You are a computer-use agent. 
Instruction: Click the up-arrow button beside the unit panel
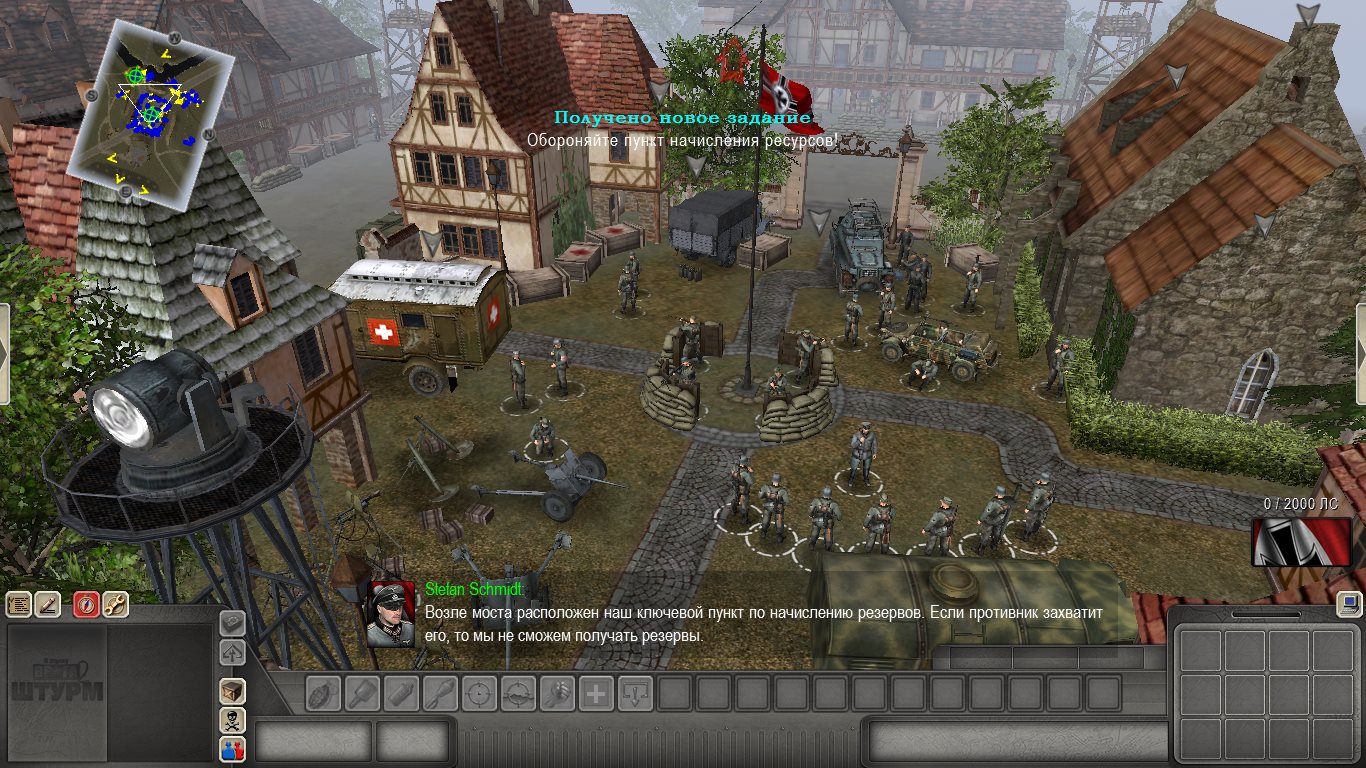[x=232, y=653]
